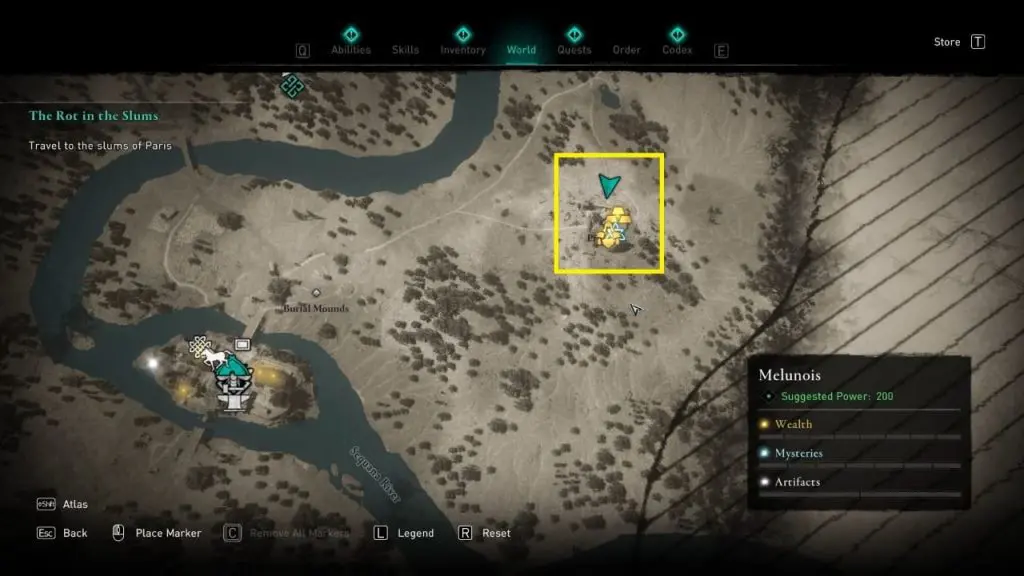The width and height of the screenshot is (1024, 576).
Task: Click the teal player arrow marker
Action: [x=609, y=184]
